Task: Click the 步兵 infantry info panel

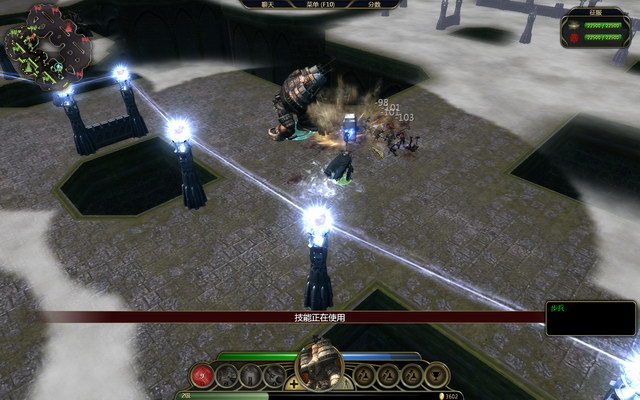Action: [590, 318]
